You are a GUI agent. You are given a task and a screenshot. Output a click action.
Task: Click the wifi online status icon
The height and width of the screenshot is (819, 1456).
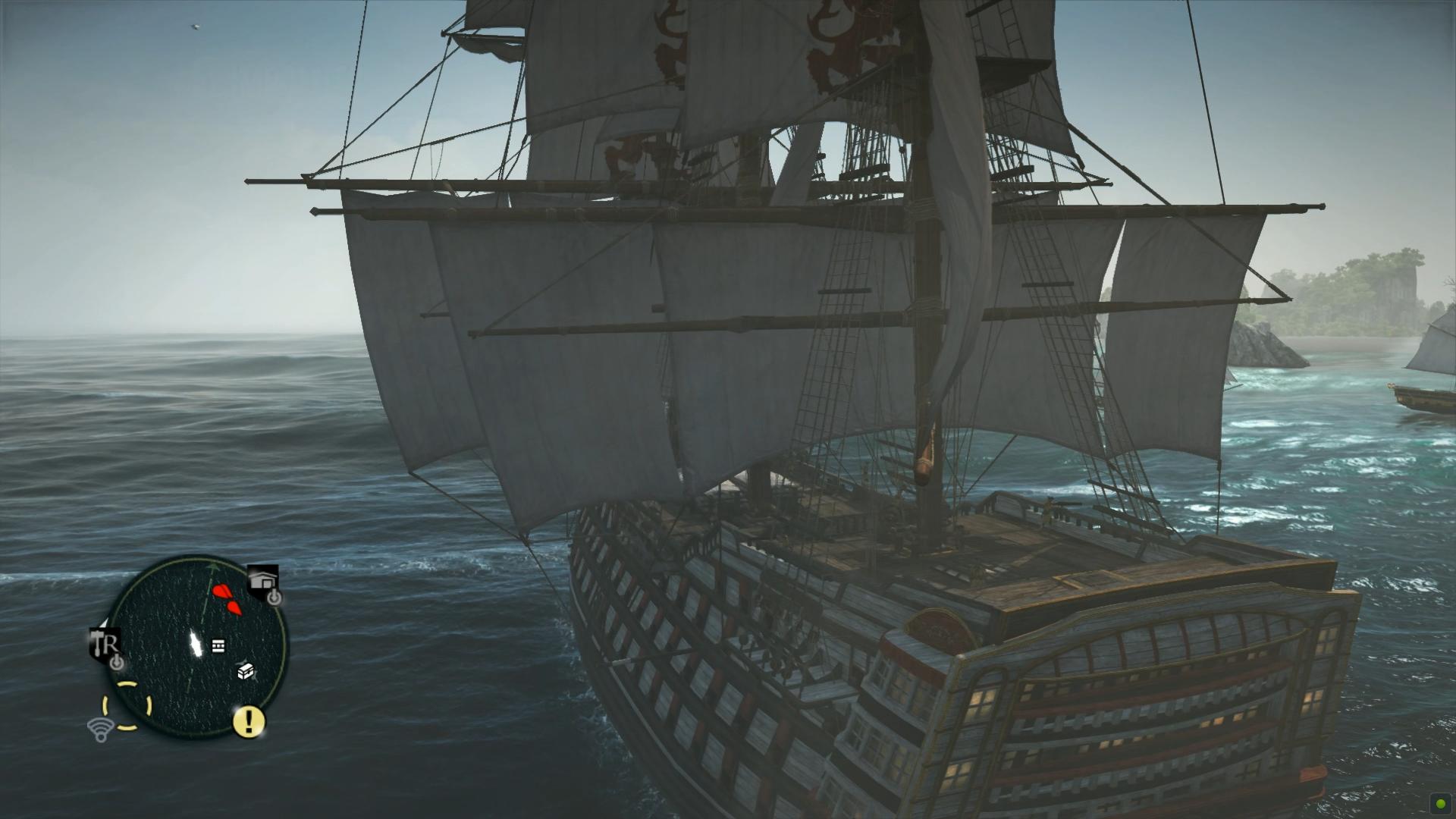click(99, 730)
